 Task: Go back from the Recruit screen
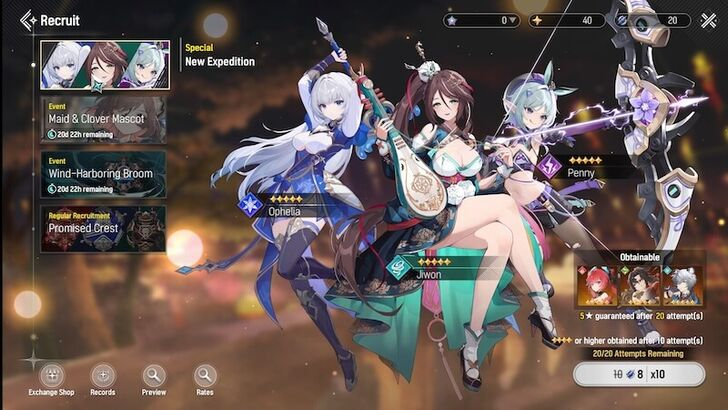27,20
